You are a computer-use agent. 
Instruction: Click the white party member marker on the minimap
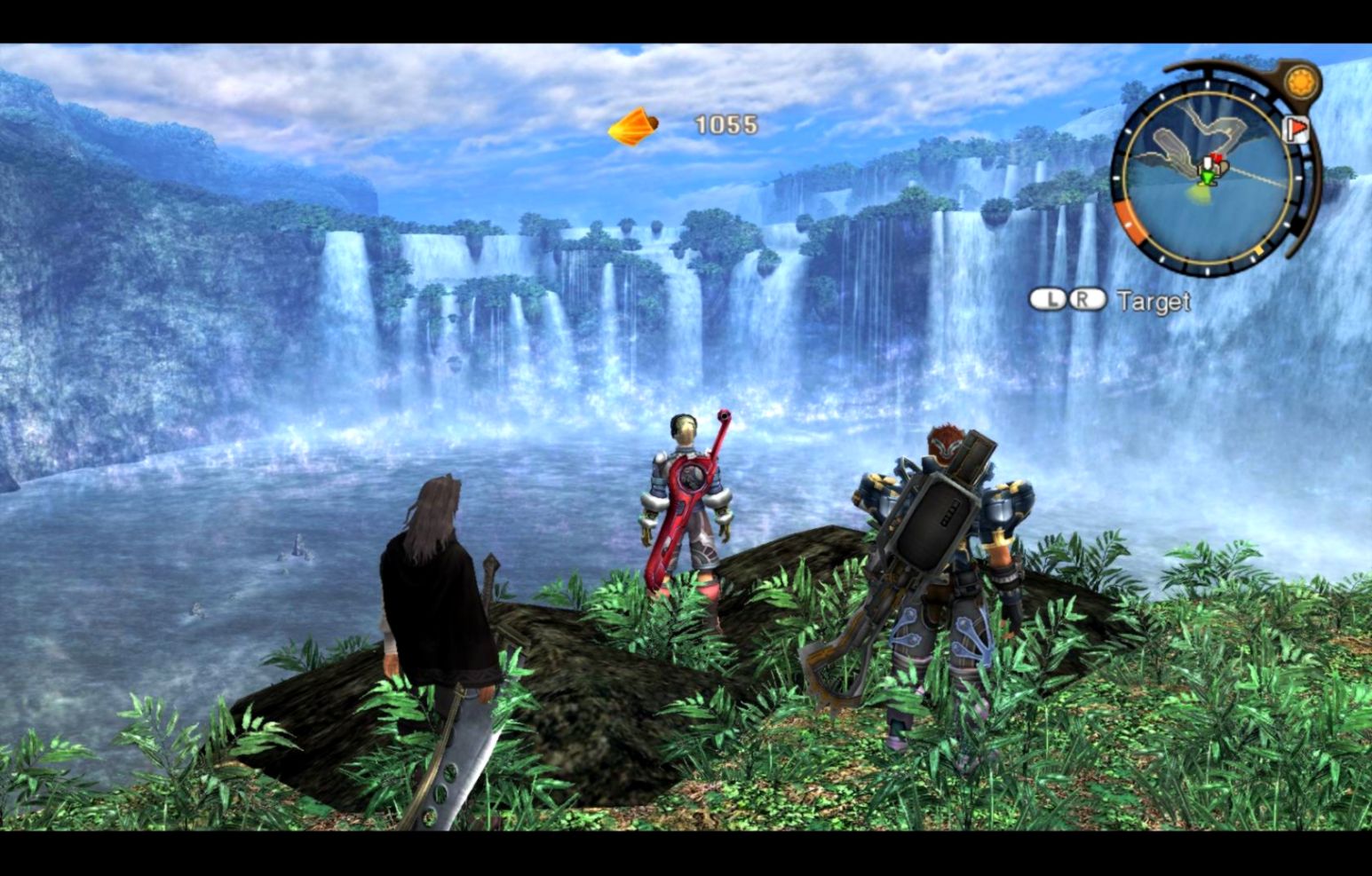[x=1207, y=162]
